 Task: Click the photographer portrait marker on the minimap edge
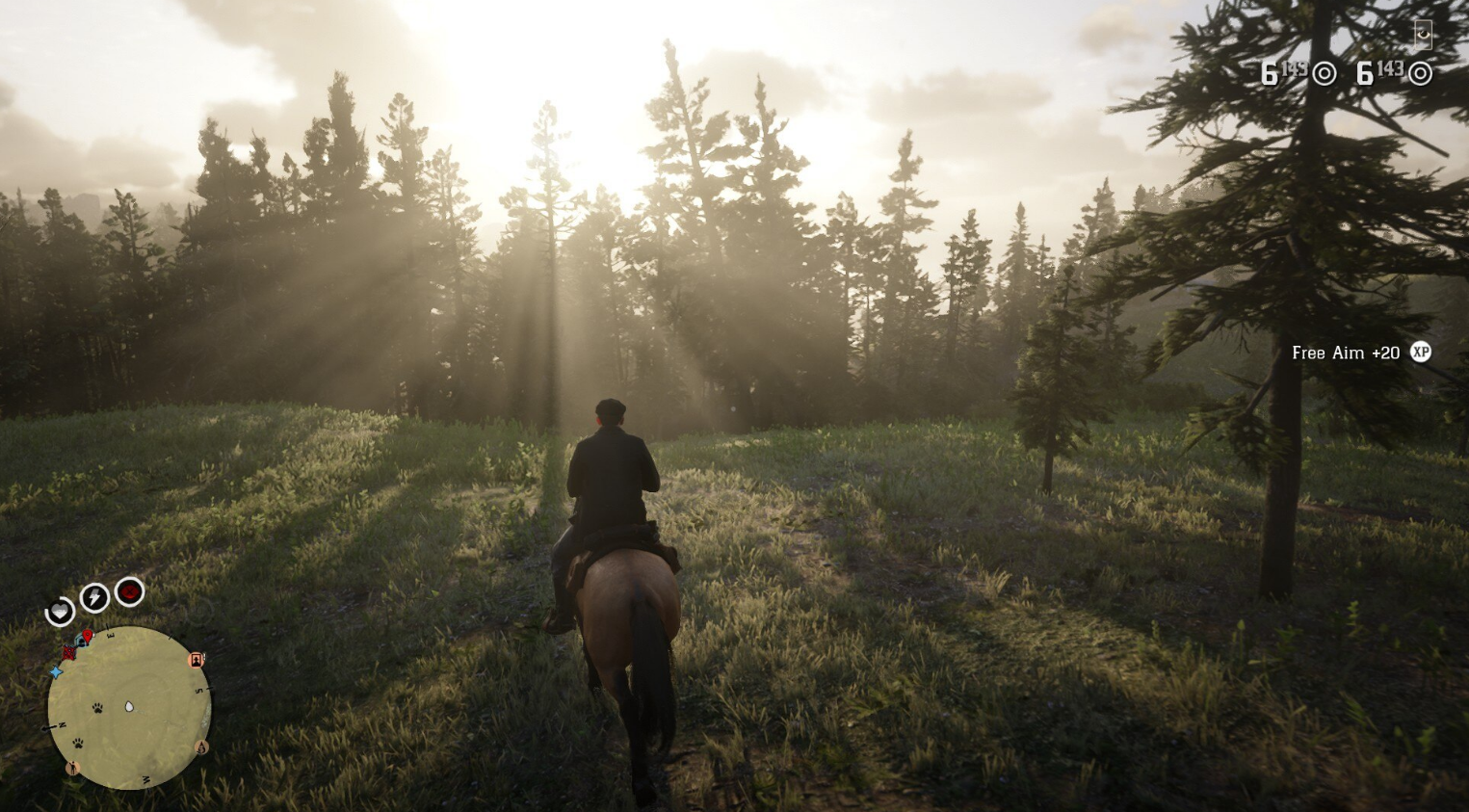[x=196, y=660]
